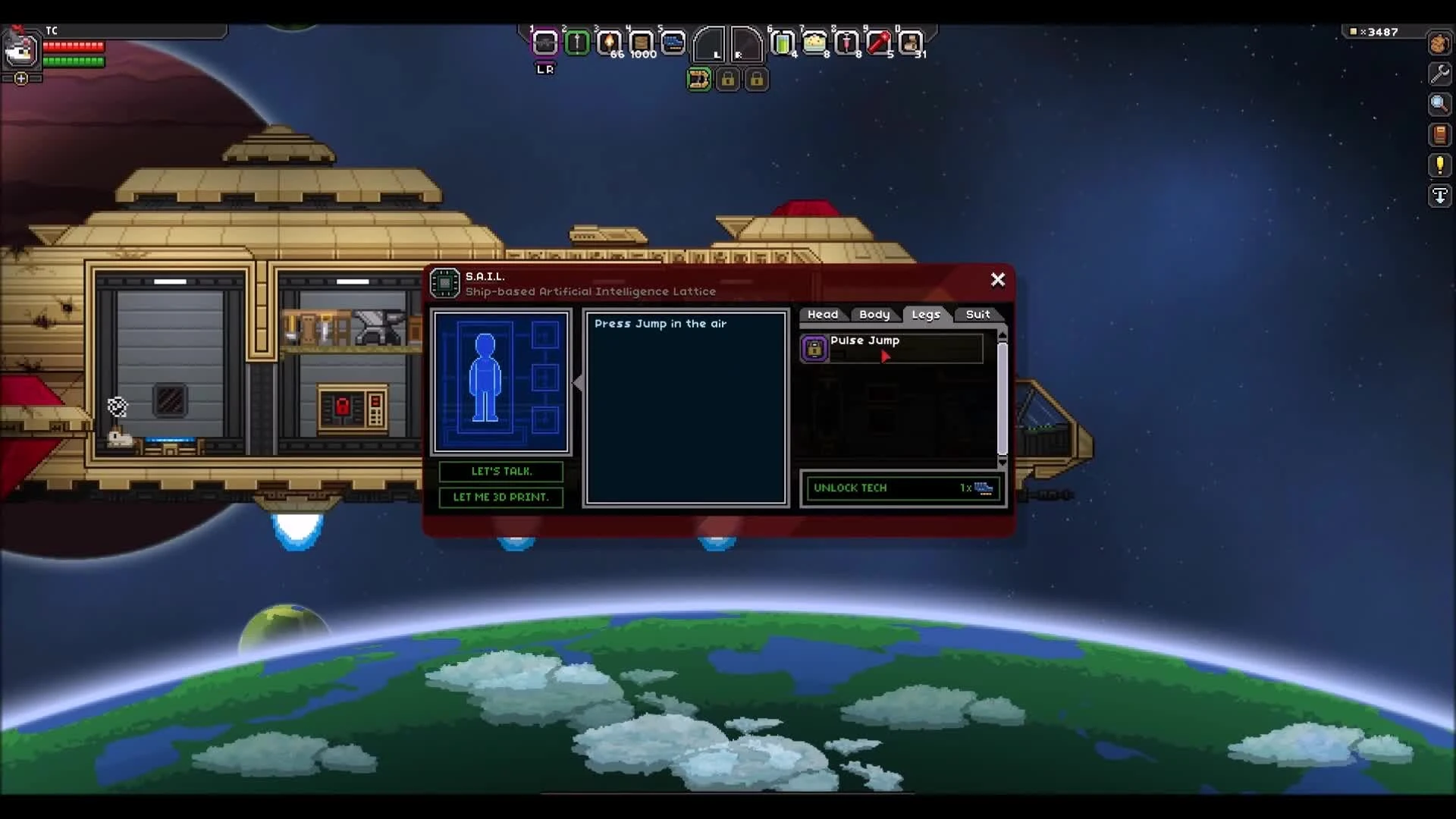Image resolution: width=1456 pixels, height=819 pixels.
Task: Switch to the Head tab
Action: [823, 314]
